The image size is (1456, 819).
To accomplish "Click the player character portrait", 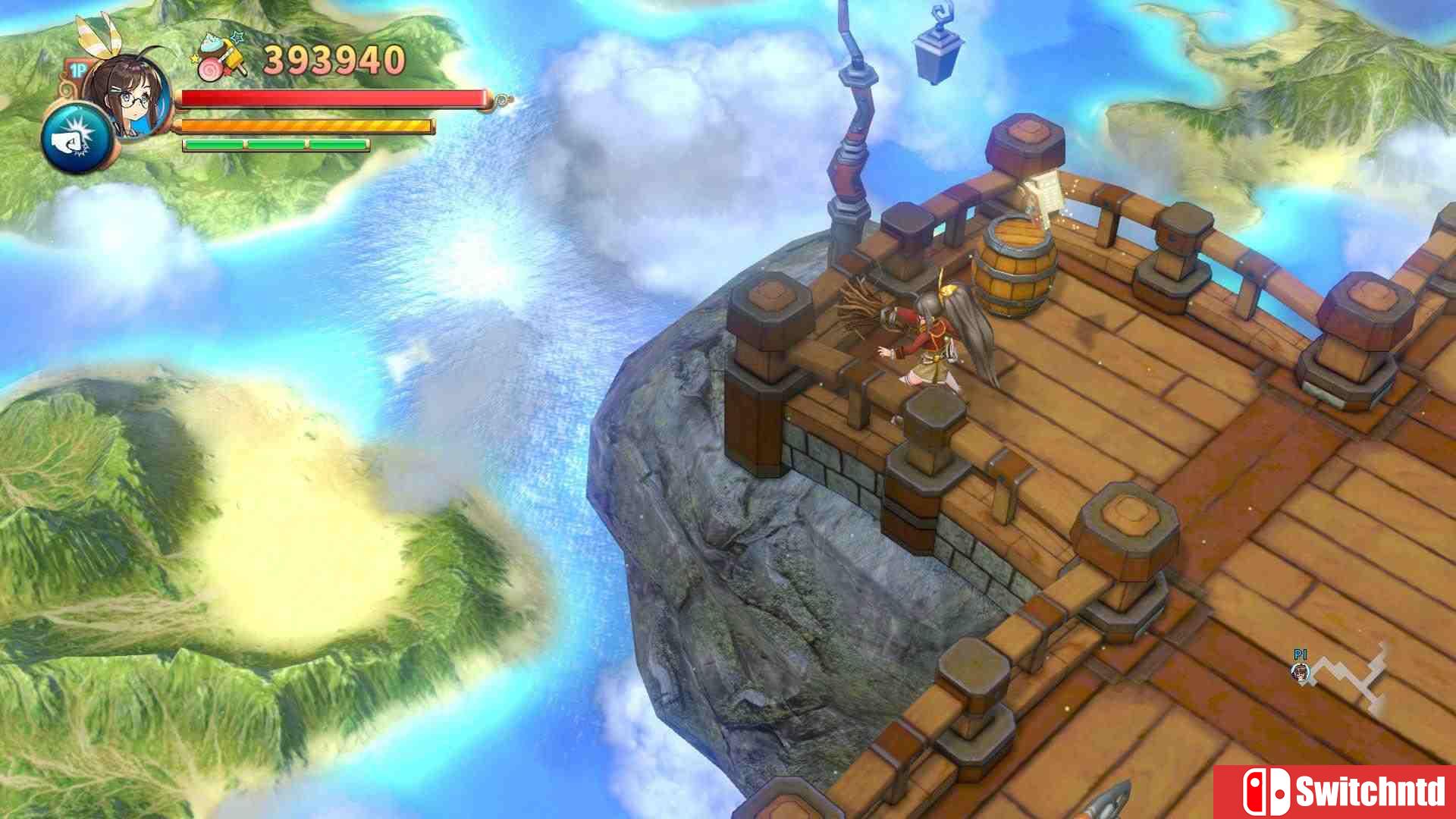I will tap(121, 95).
